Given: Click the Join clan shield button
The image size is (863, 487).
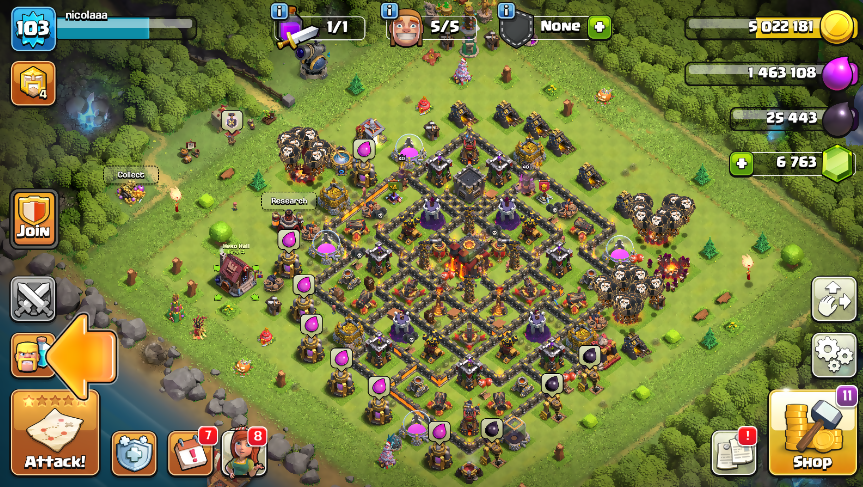Looking at the screenshot, I should [33, 219].
